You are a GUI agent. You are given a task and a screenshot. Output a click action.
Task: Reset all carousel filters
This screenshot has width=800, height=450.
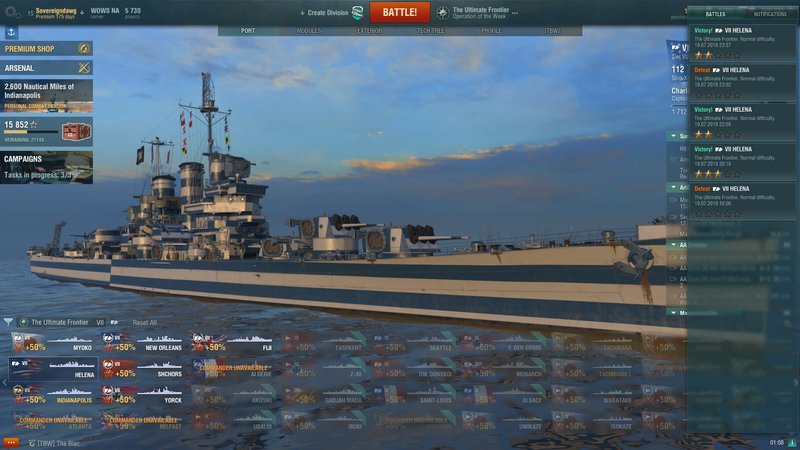pyautogui.click(x=145, y=323)
